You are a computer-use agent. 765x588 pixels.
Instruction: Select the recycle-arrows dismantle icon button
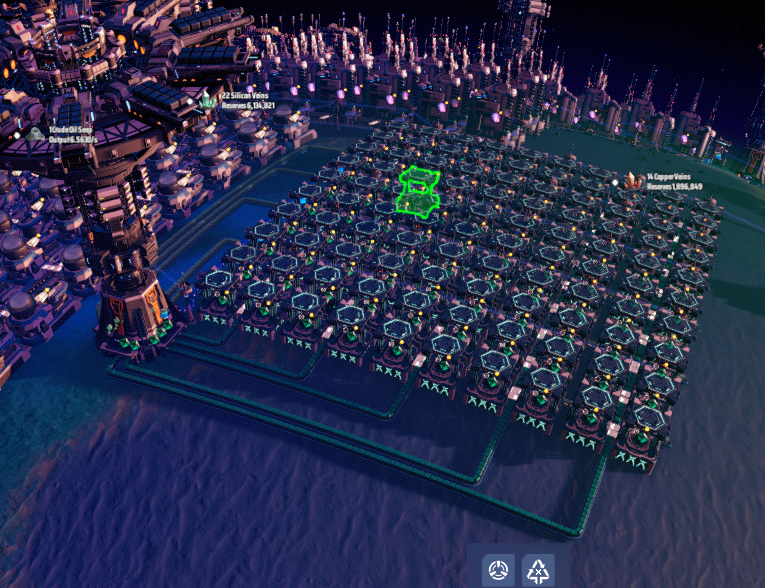coord(539,571)
